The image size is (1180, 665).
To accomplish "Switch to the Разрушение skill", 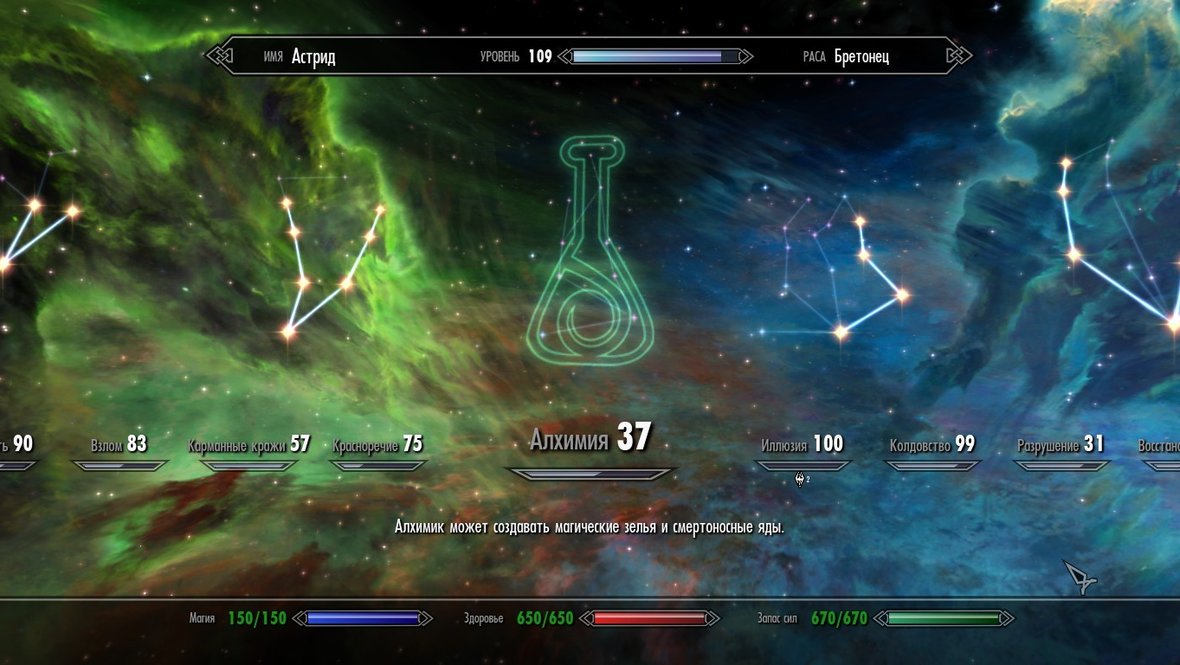I will click(1061, 445).
